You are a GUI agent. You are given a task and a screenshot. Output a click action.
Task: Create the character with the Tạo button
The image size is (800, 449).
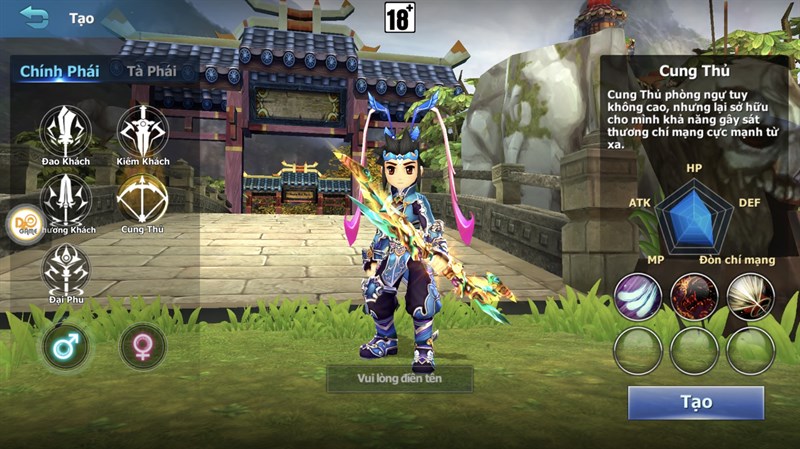[696, 402]
